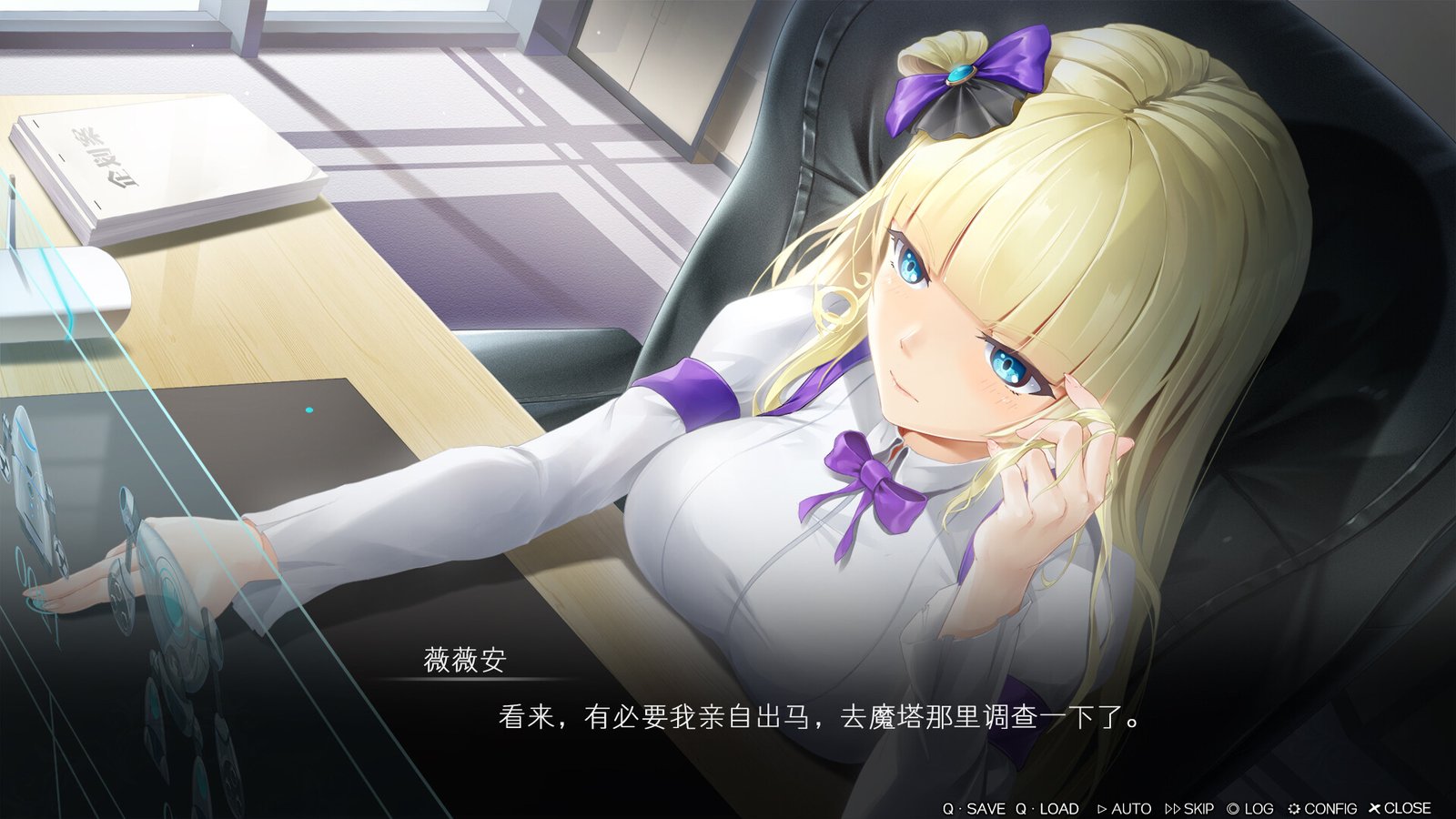Exit the game via CLOSE
Viewport: 1456px width, 819px height.
(1401, 808)
